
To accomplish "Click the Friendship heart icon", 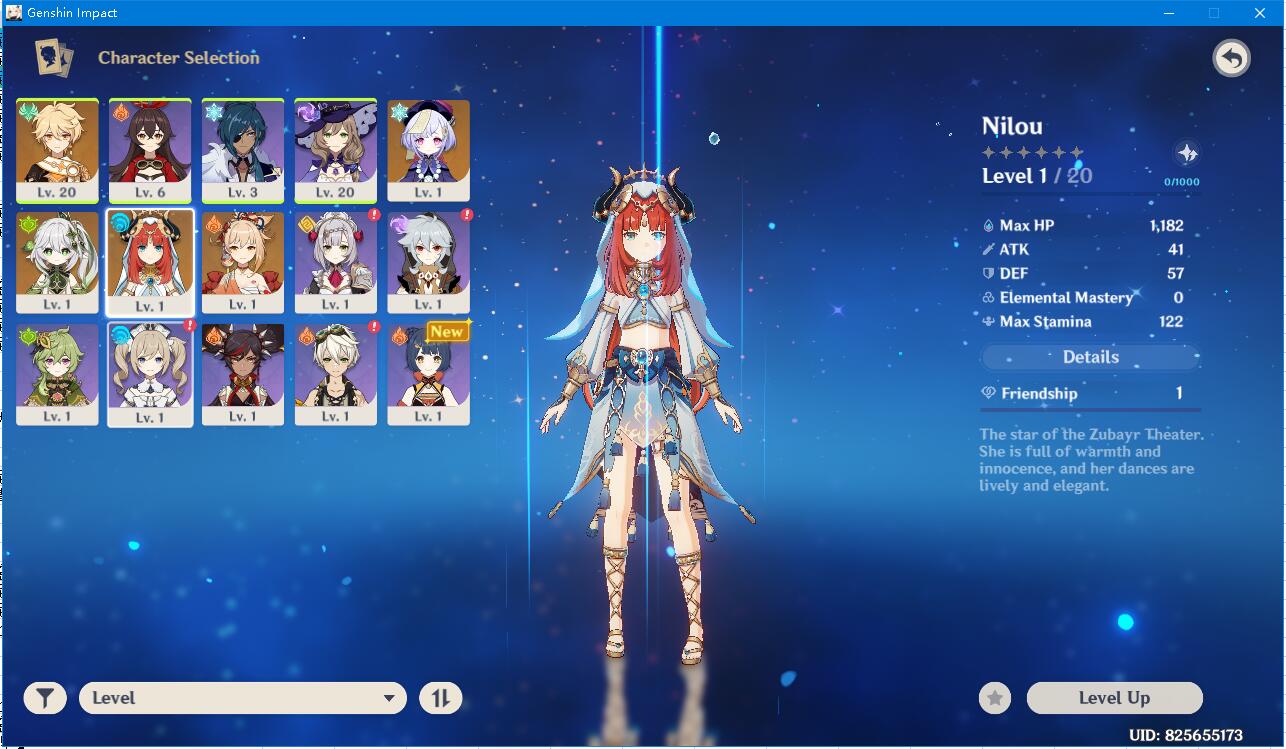I will point(987,393).
